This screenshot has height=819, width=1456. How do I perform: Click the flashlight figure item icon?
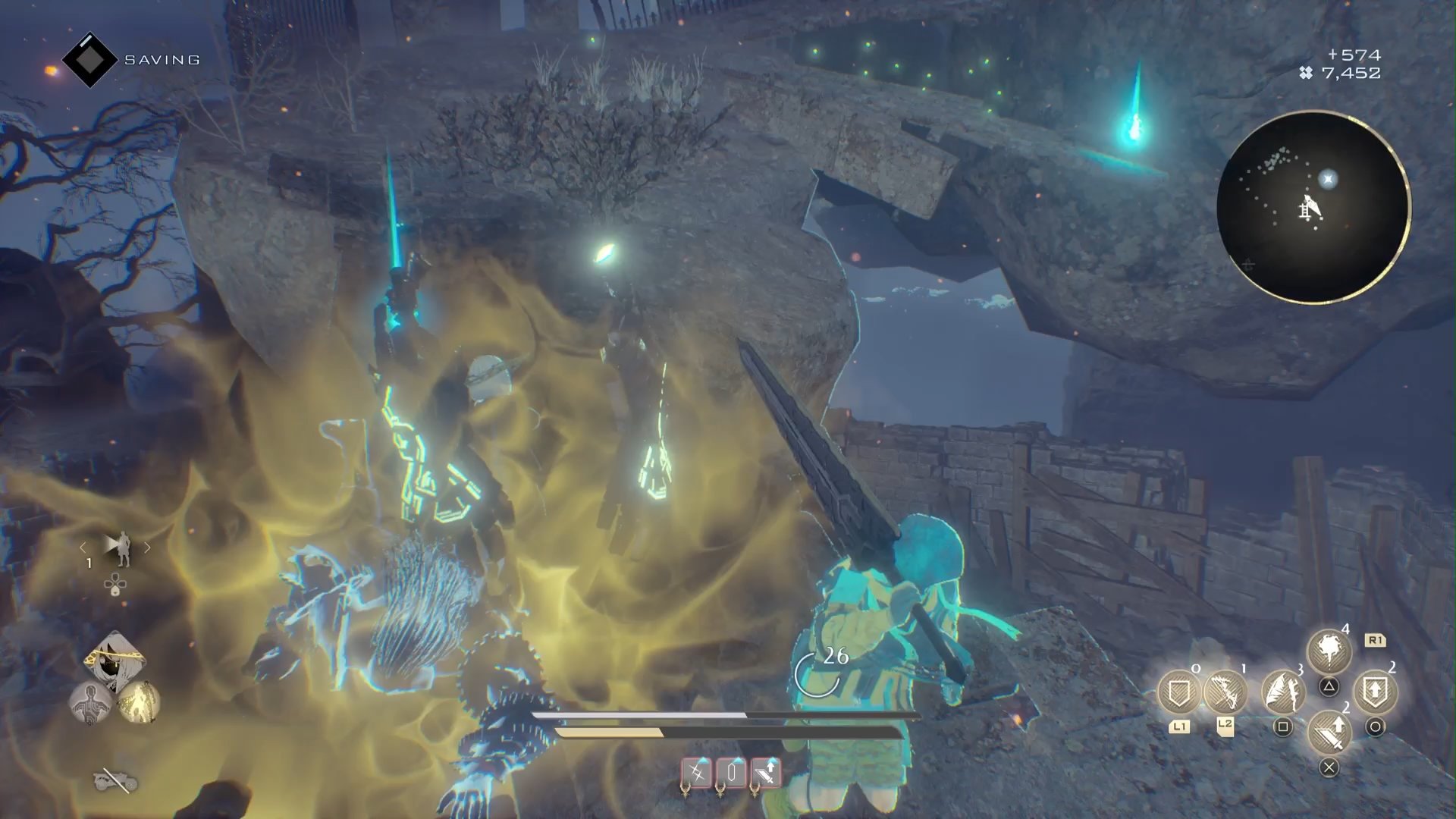117,548
